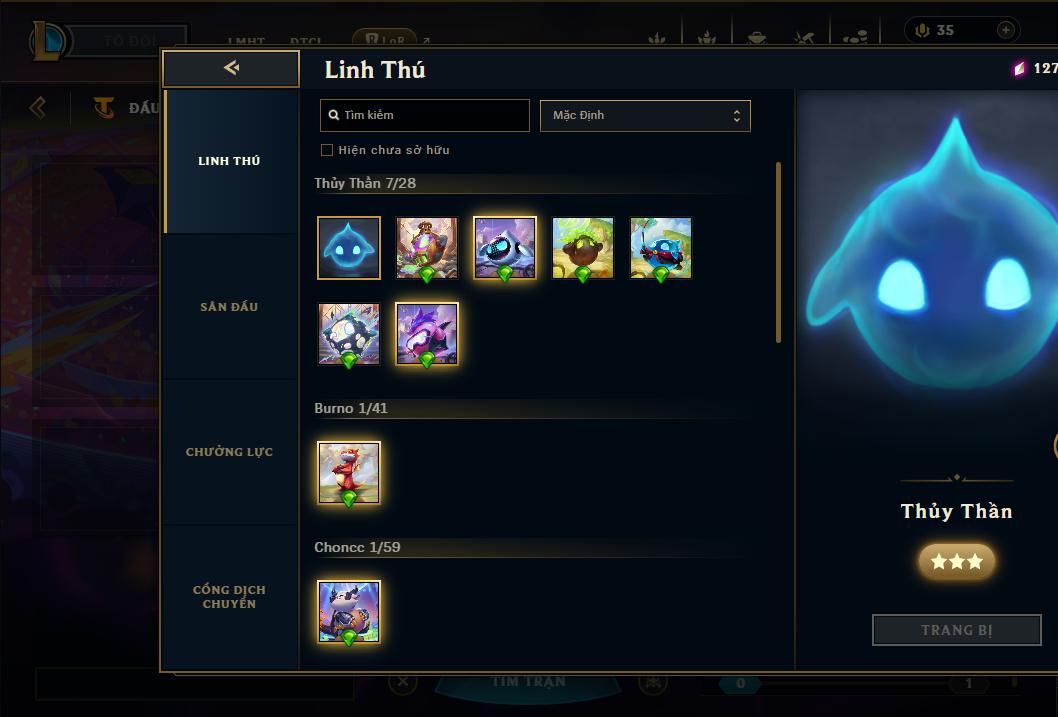This screenshot has width=1058, height=717.
Task: Select the black-and-white spotted Thủy Thần
Action: (349, 334)
